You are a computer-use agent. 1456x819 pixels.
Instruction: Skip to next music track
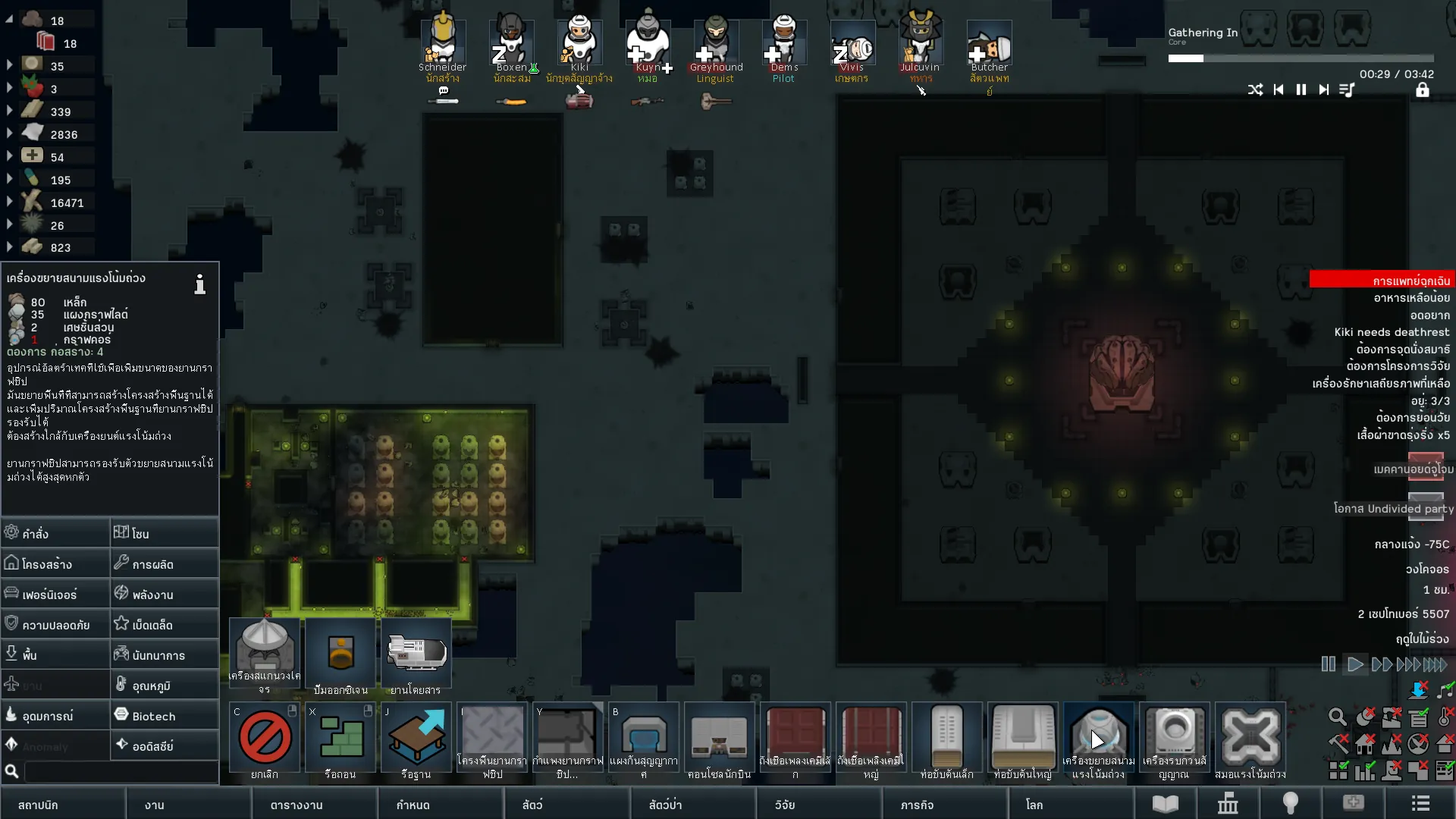tap(1324, 89)
